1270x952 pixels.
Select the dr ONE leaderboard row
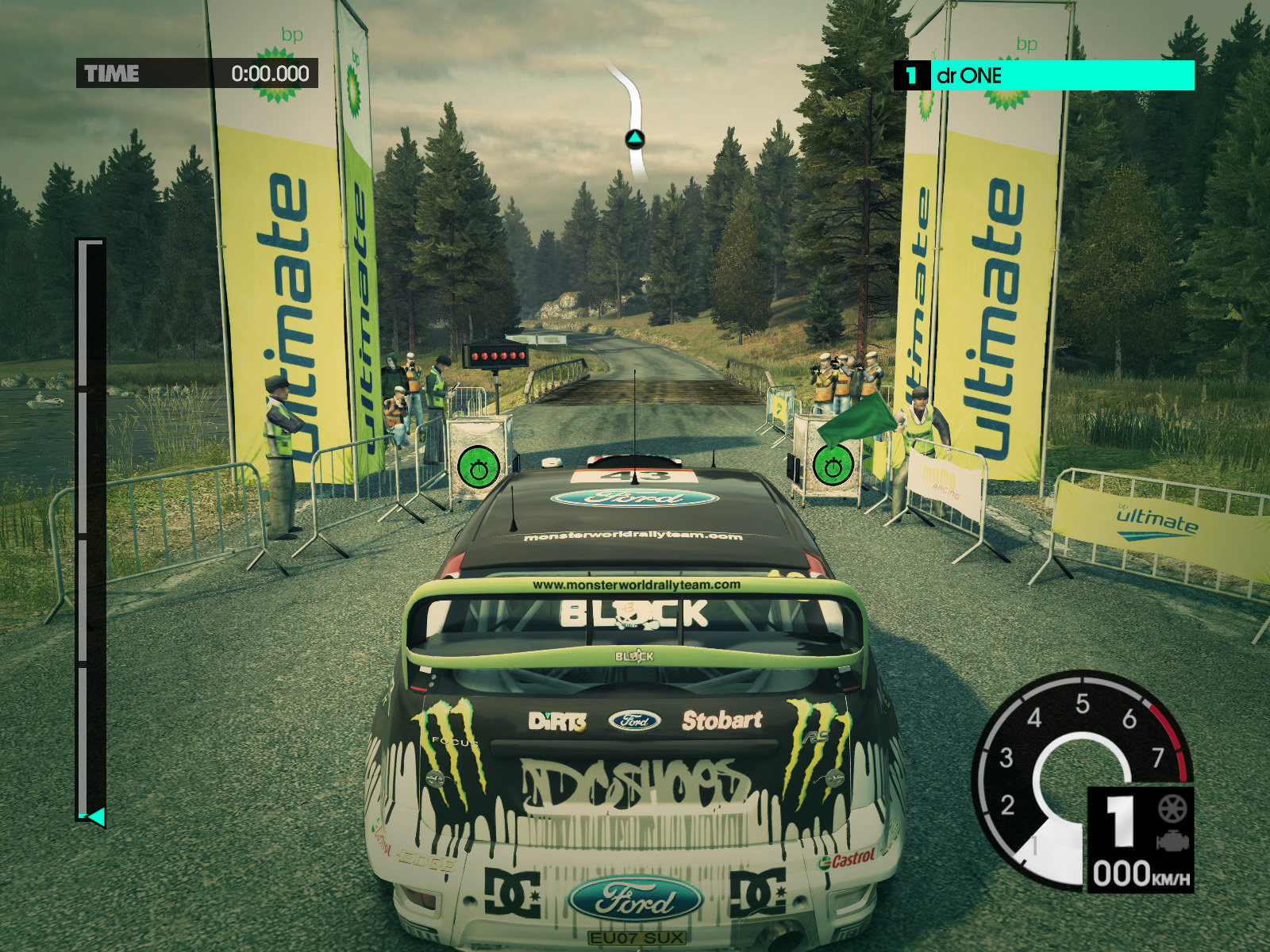tap(1045, 76)
